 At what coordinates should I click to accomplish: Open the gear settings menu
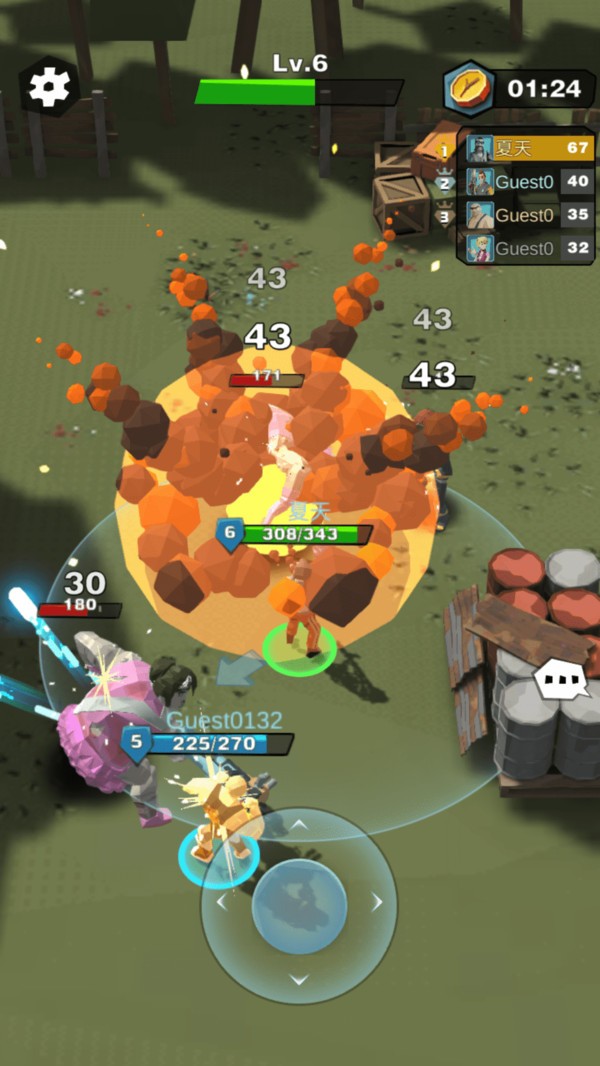tap(49, 87)
